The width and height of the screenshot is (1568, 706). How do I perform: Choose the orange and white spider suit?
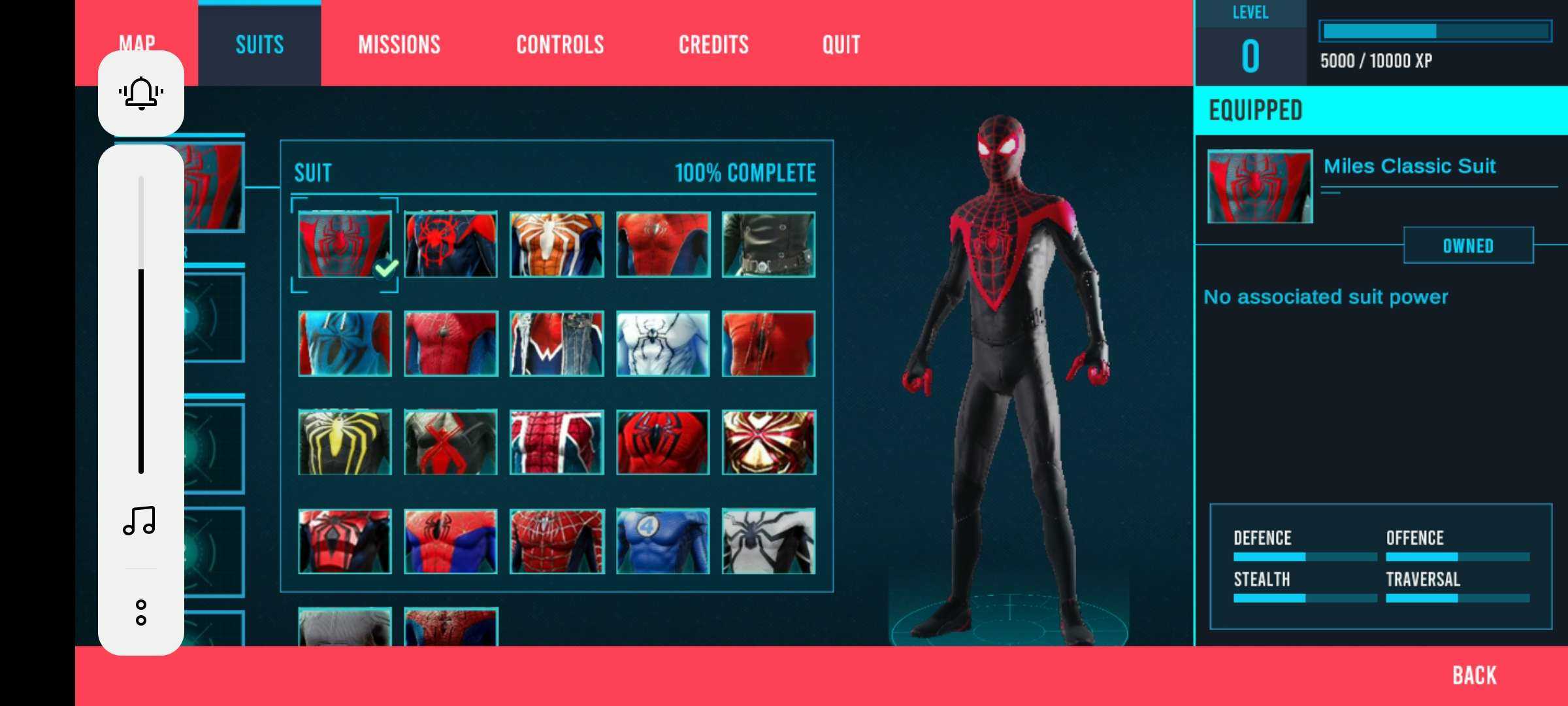(556, 244)
